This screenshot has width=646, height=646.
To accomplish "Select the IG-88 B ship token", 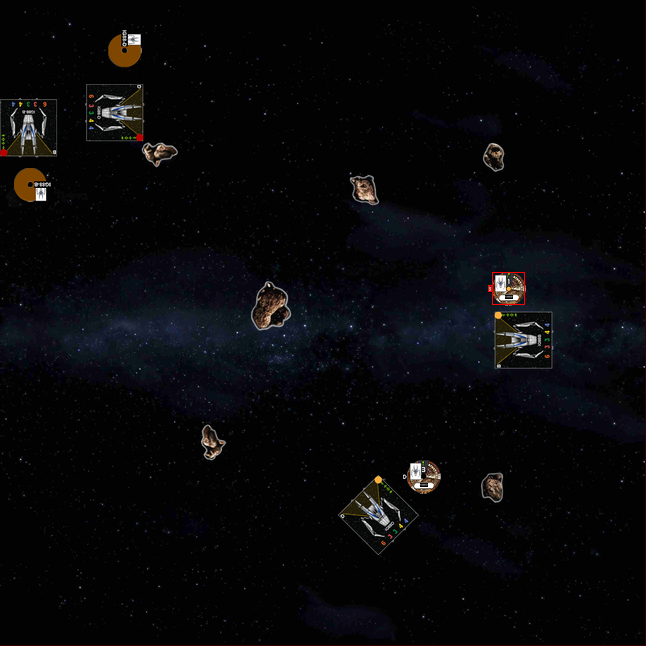I will click(28, 127).
